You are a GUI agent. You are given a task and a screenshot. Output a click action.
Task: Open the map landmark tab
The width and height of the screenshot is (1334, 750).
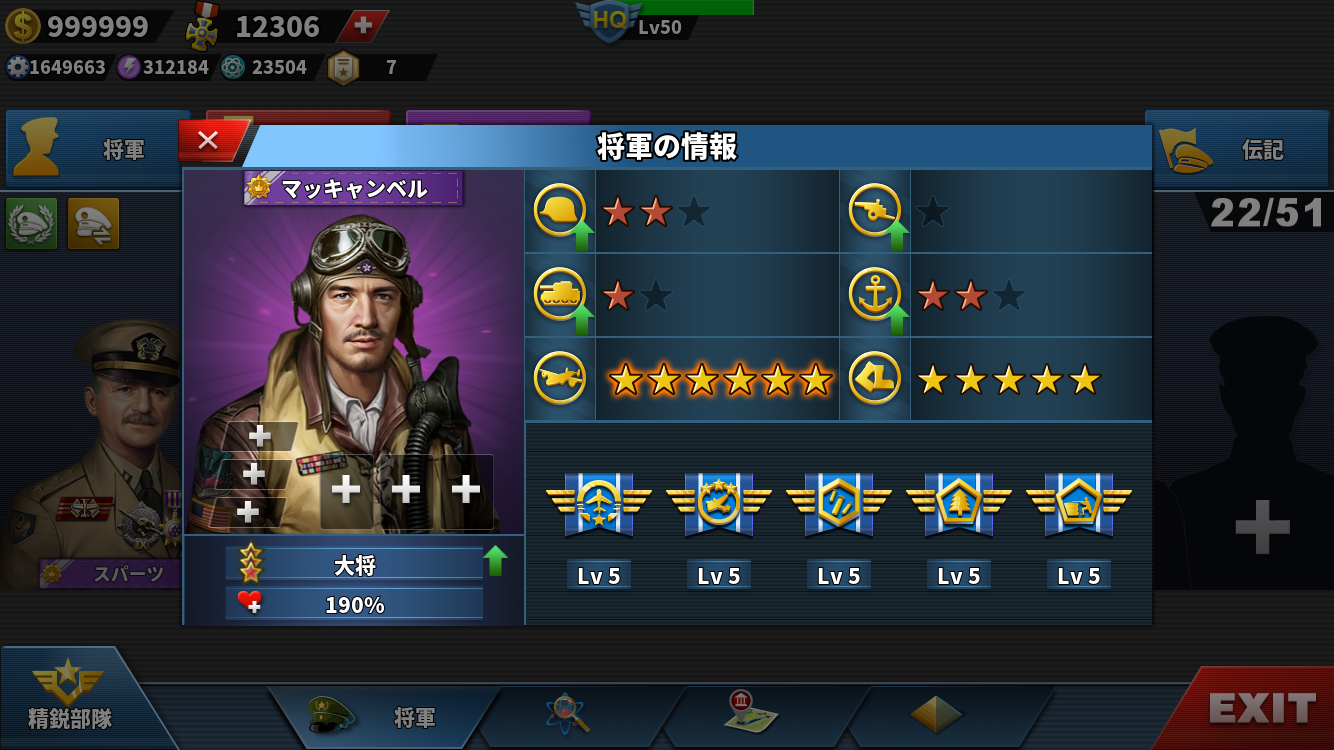click(x=751, y=714)
